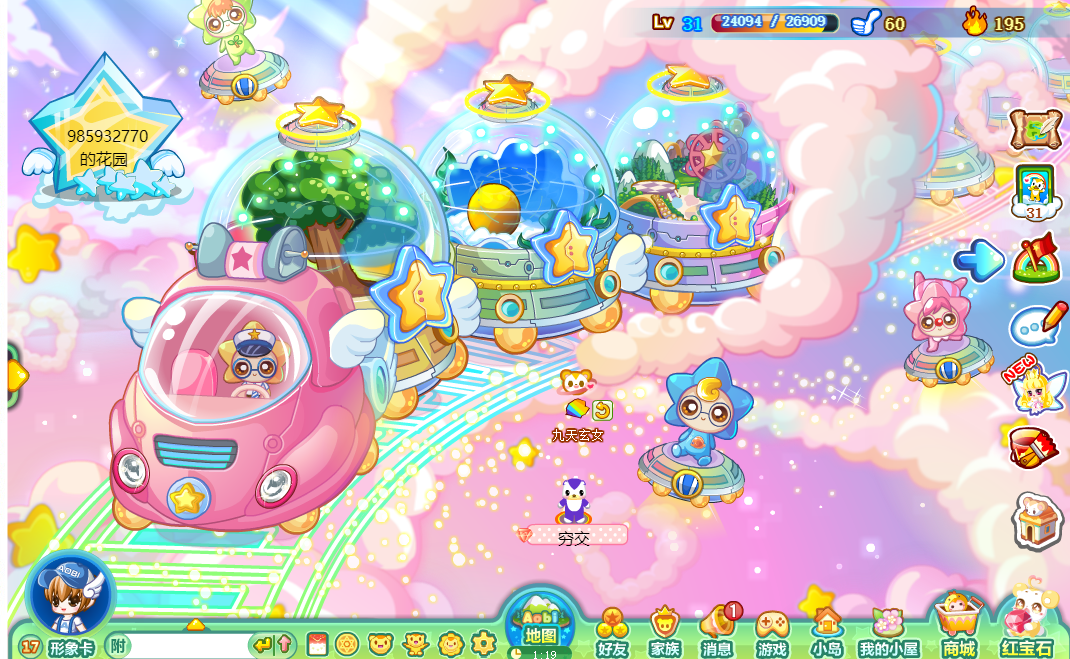Image resolution: width=1070 pixels, height=659 pixels.
Task: Visit 我的小屋 my house
Action: tap(888, 633)
